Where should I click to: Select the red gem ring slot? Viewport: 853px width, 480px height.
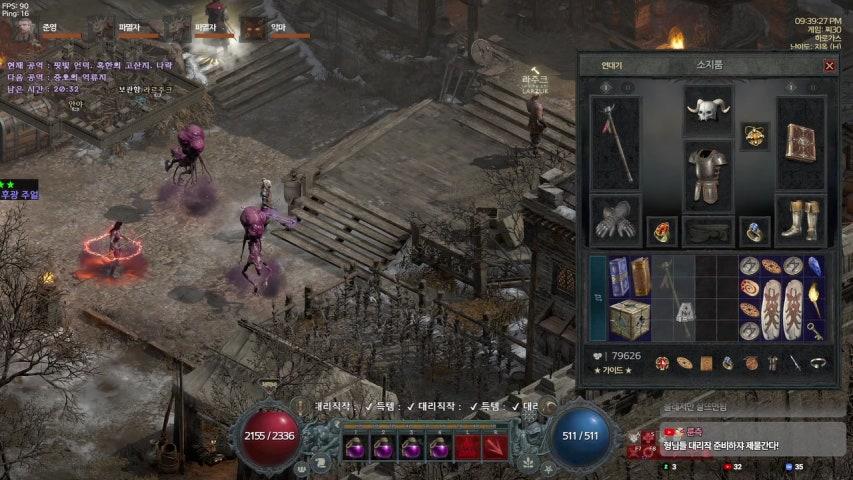pyautogui.click(x=661, y=231)
